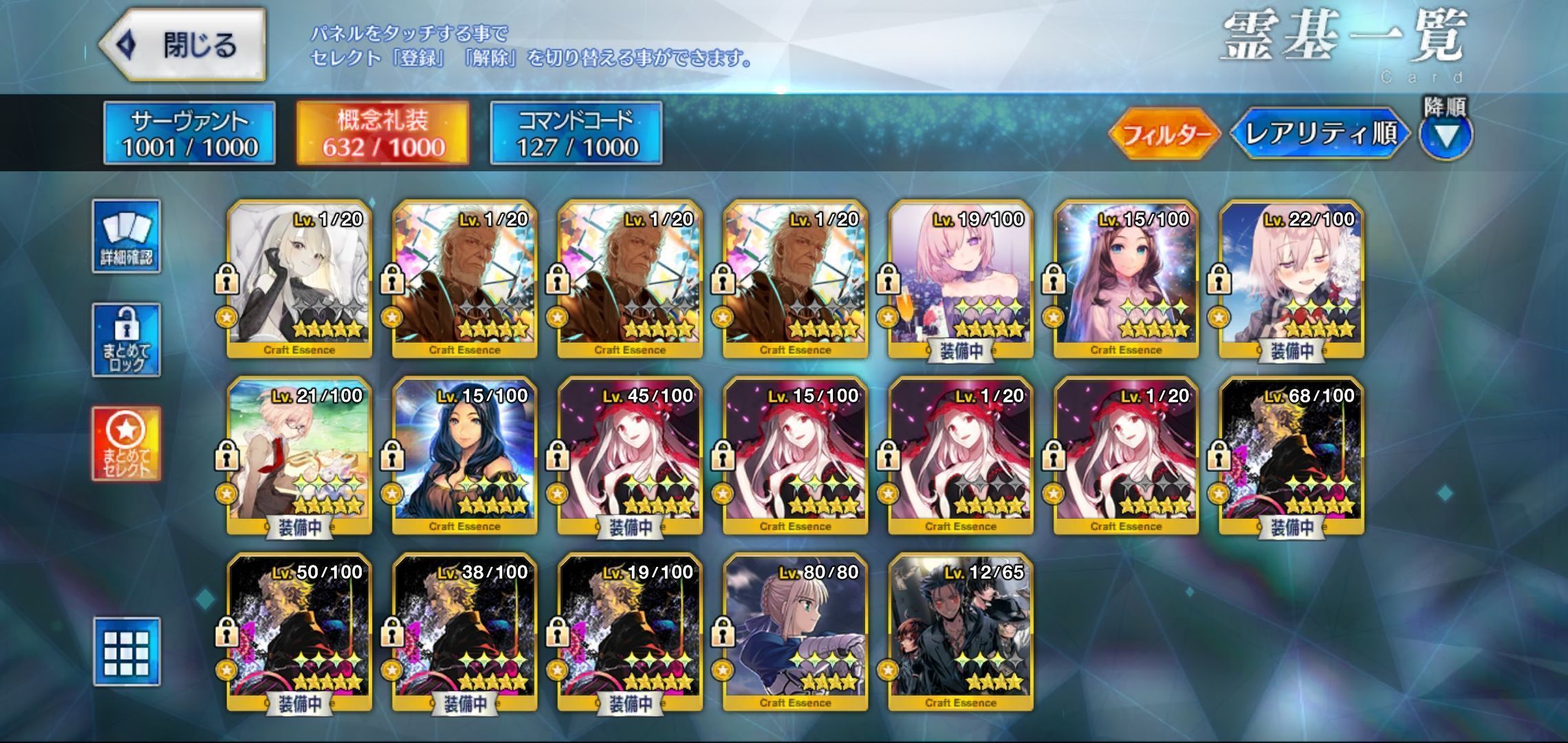Switch to the サーヴァント tab
The width and height of the screenshot is (1568, 743).
pyautogui.click(x=190, y=133)
